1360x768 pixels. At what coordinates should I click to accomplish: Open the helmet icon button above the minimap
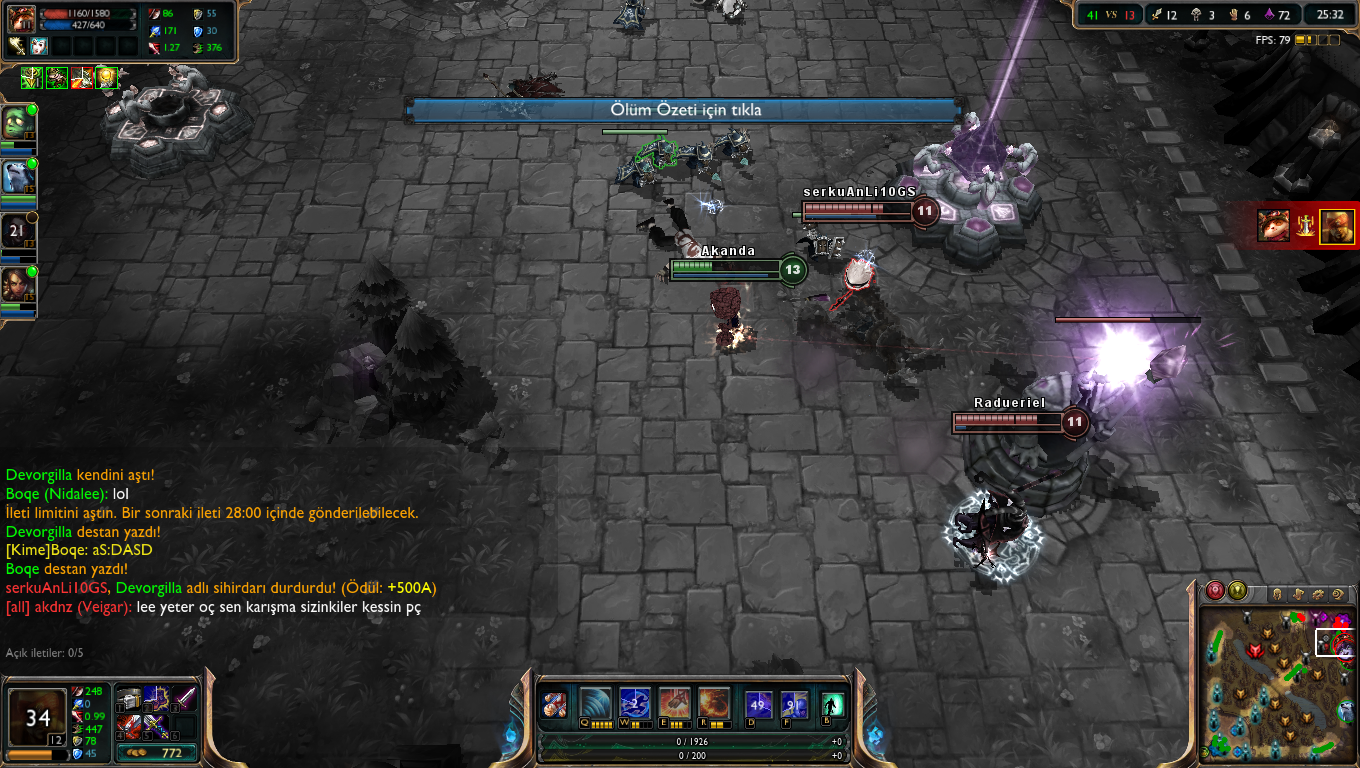[x=1279, y=594]
